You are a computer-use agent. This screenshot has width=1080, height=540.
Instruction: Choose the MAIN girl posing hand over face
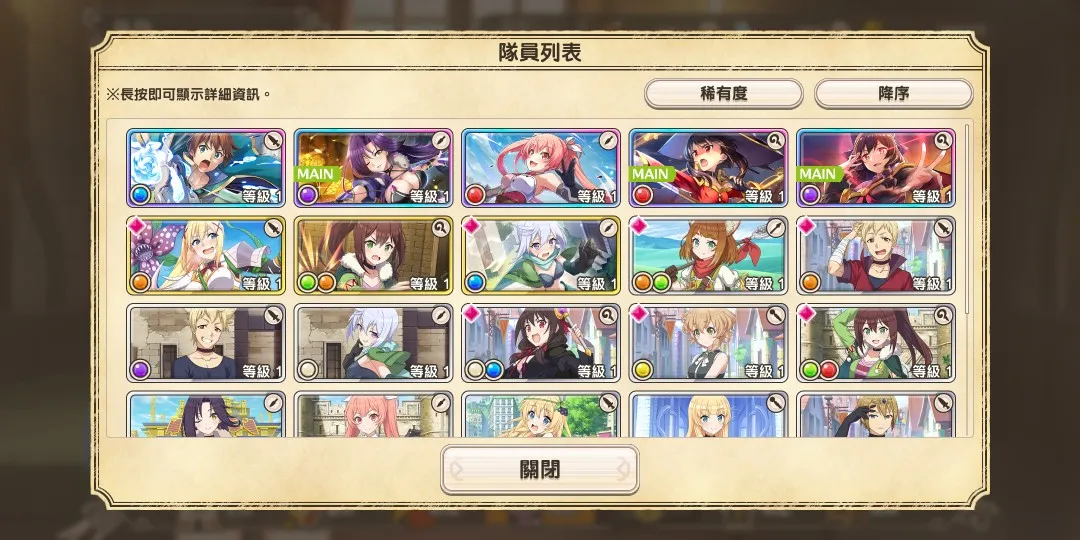tap(876, 167)
